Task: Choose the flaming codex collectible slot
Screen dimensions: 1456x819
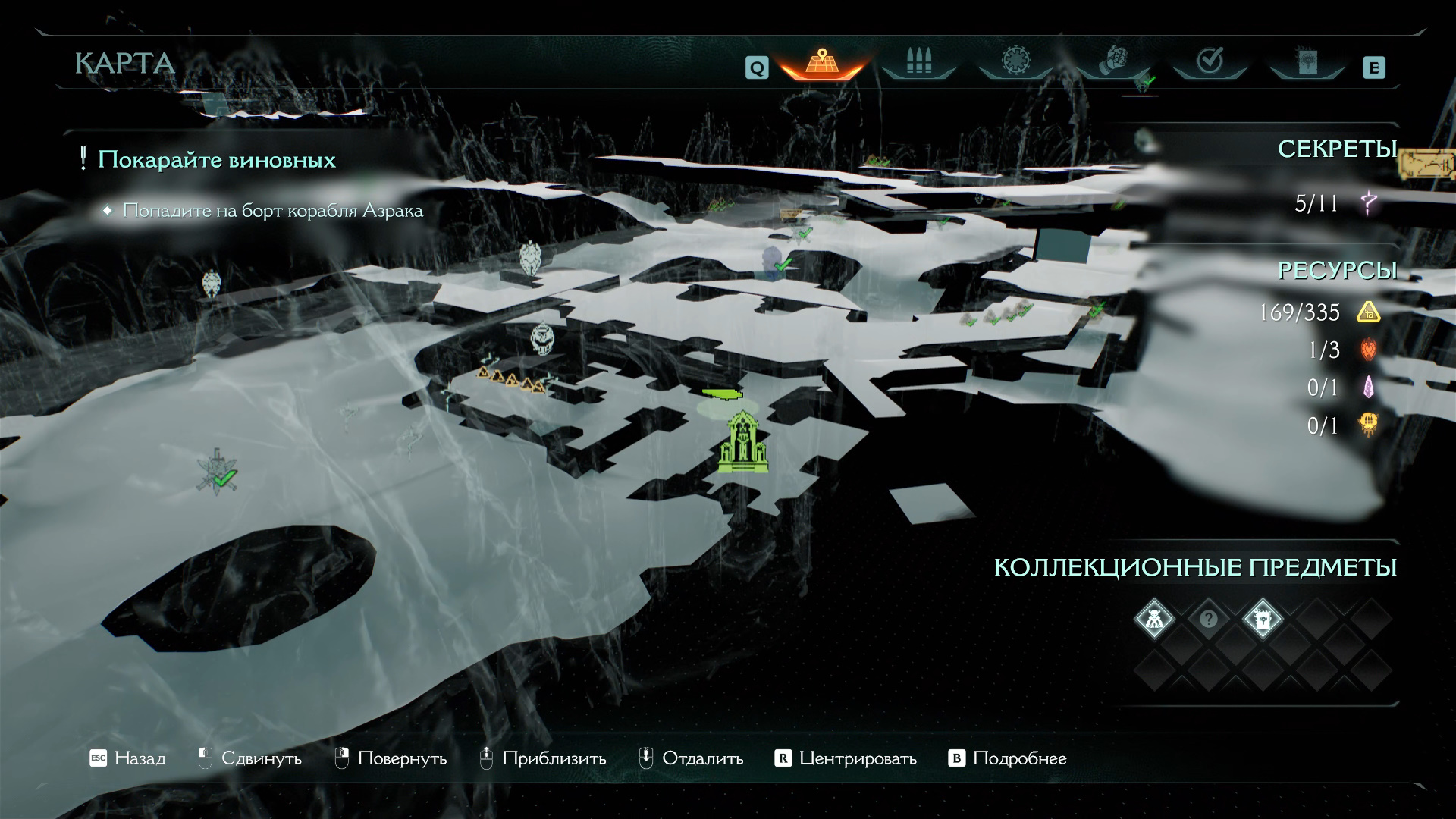Action: 1263,619
